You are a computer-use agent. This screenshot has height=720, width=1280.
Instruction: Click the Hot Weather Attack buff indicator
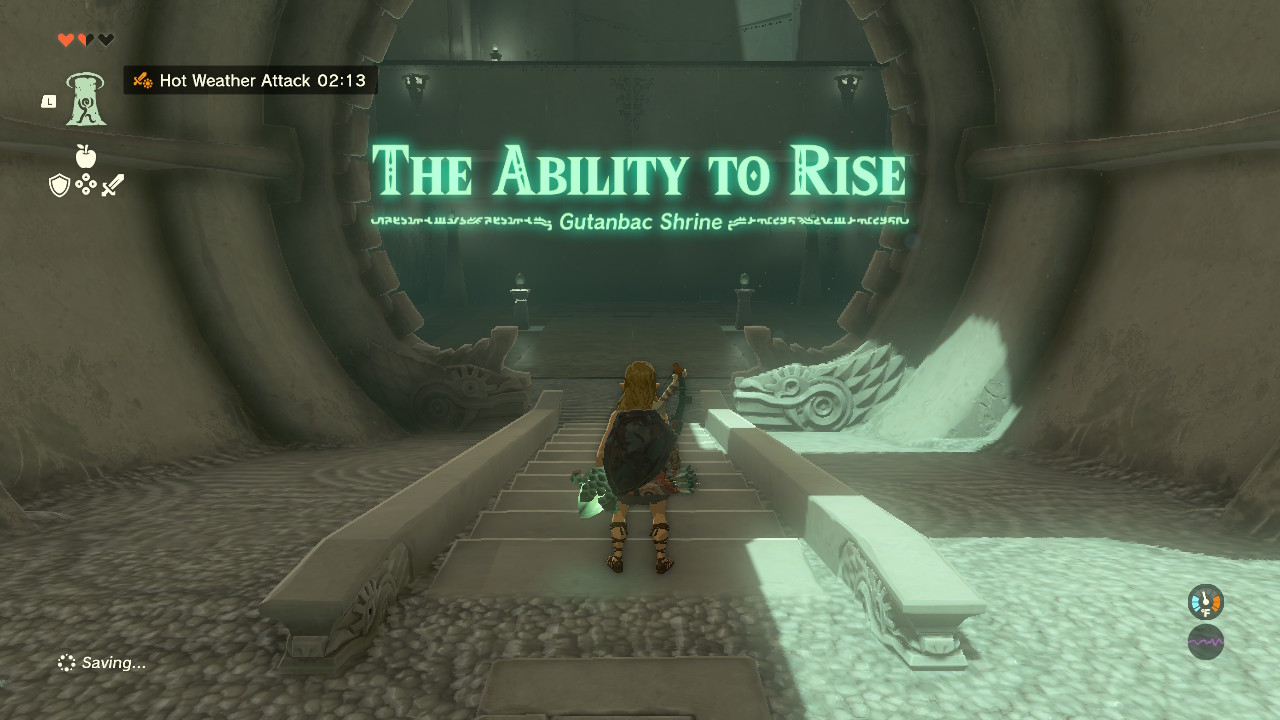pos(250,81)
